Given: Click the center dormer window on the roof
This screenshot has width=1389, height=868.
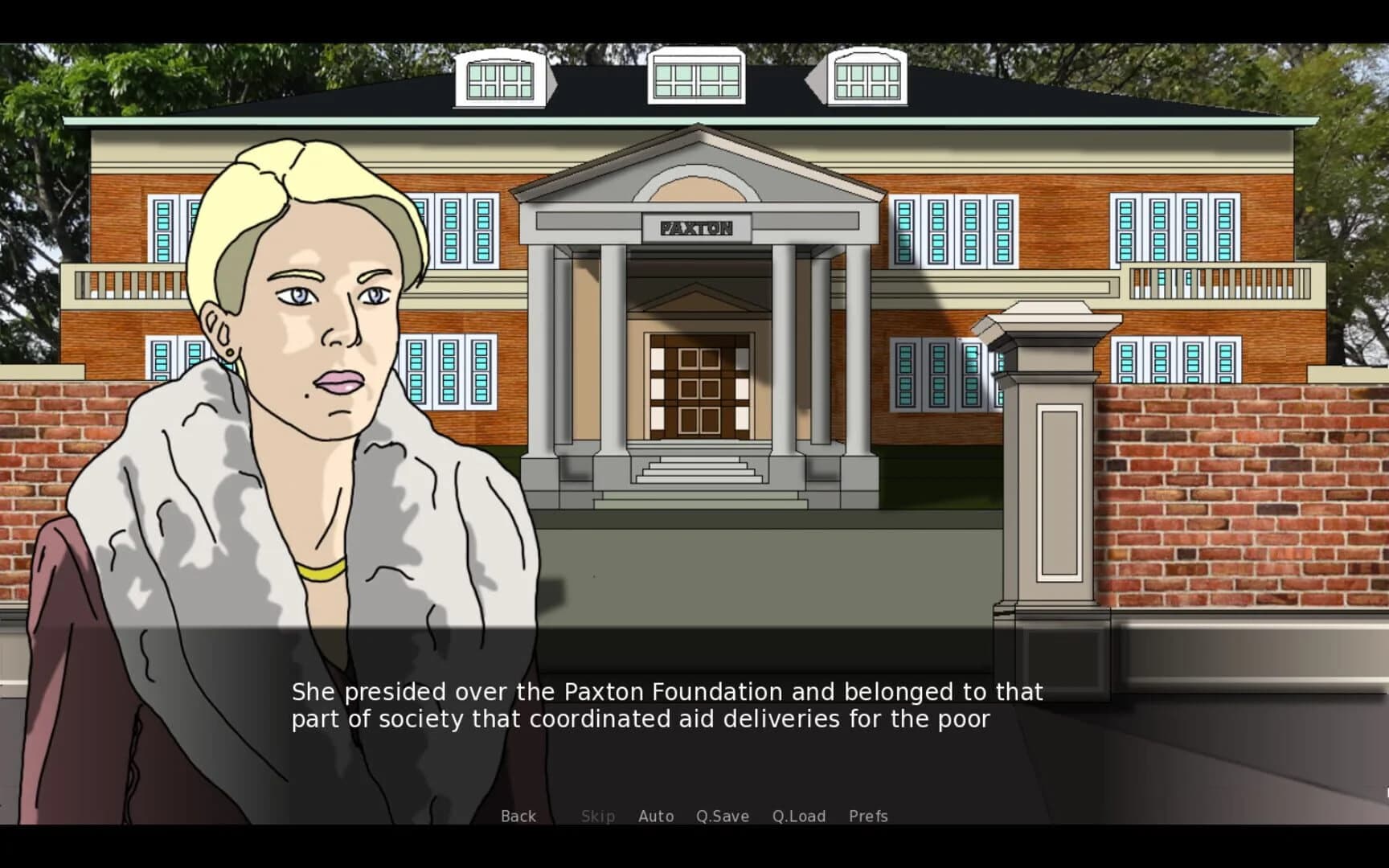Looking at the screenshot, I should (x=696, y=76).
